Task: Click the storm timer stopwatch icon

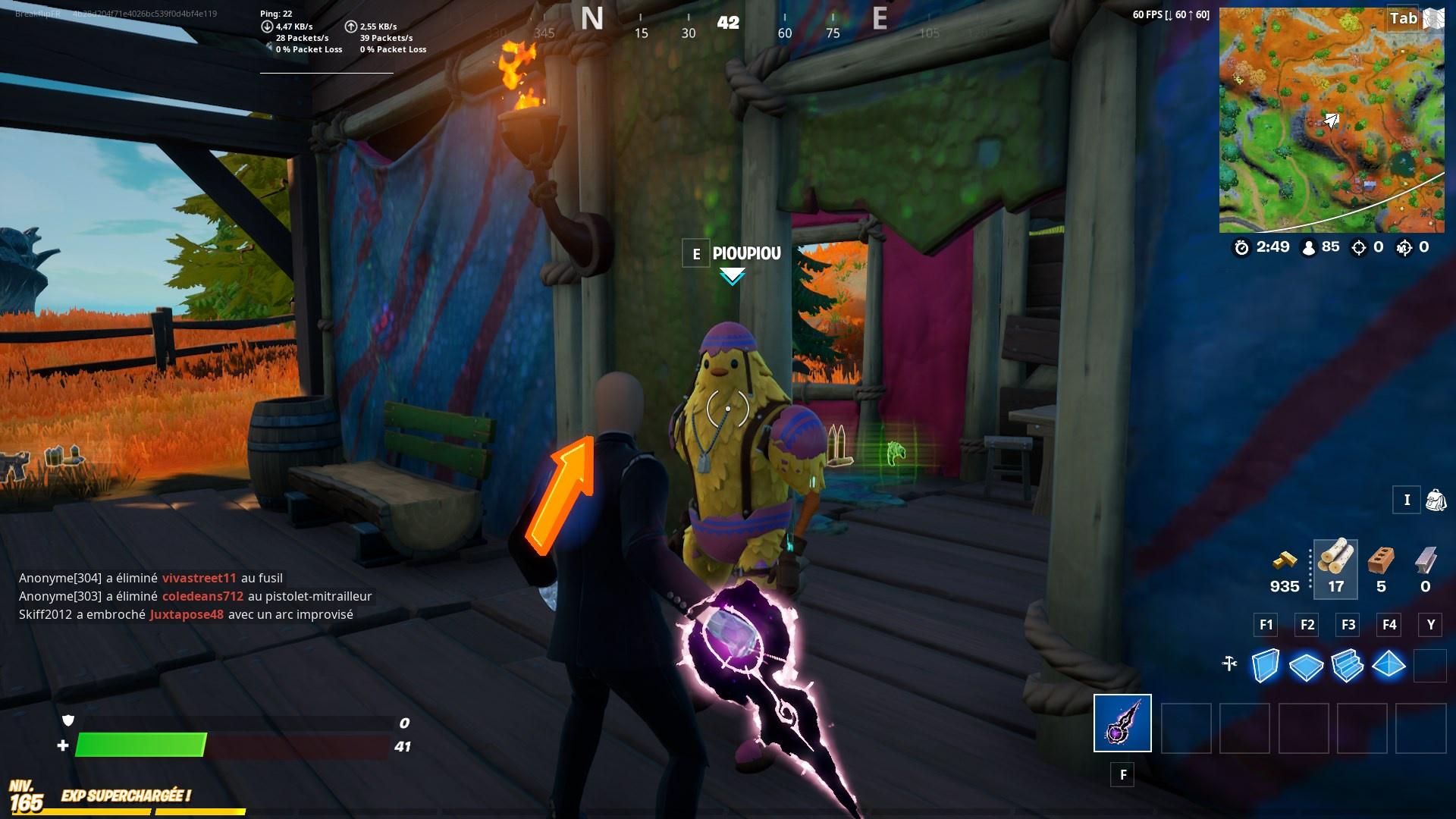Action: (1241, 247)
